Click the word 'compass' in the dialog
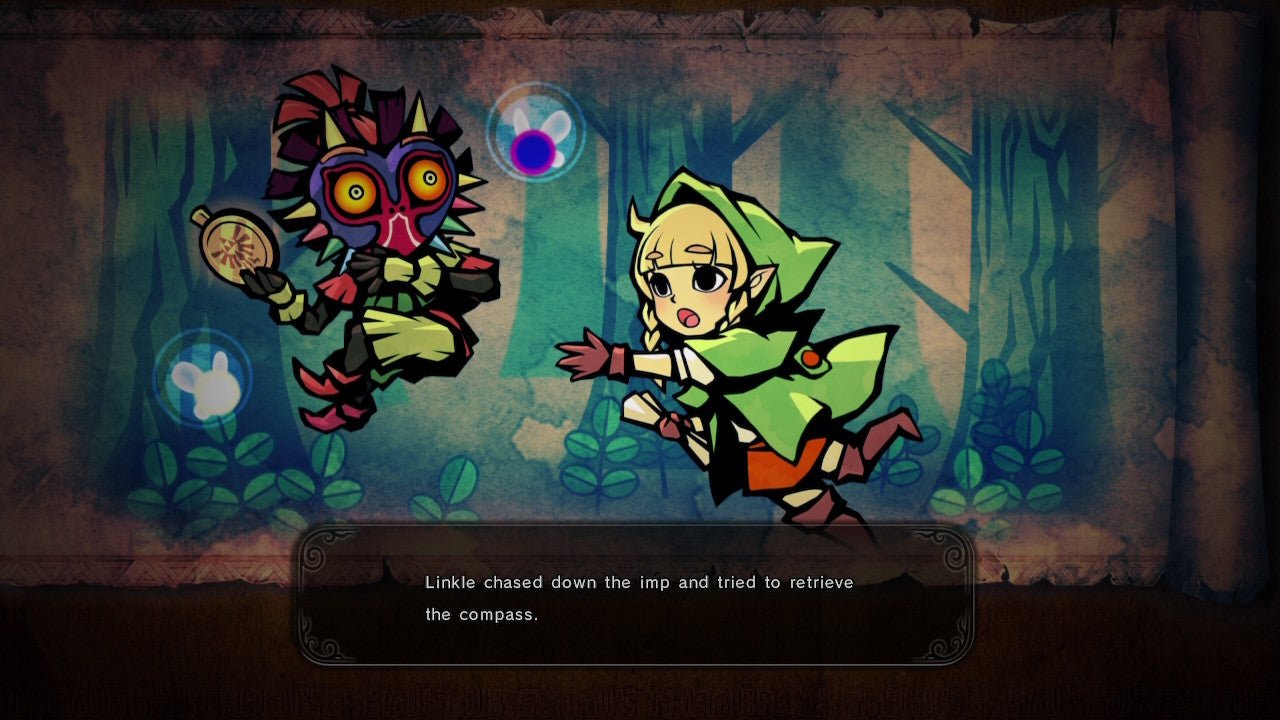The width and height of the screenshot is (1280, 720). click(x=497, y=615)
